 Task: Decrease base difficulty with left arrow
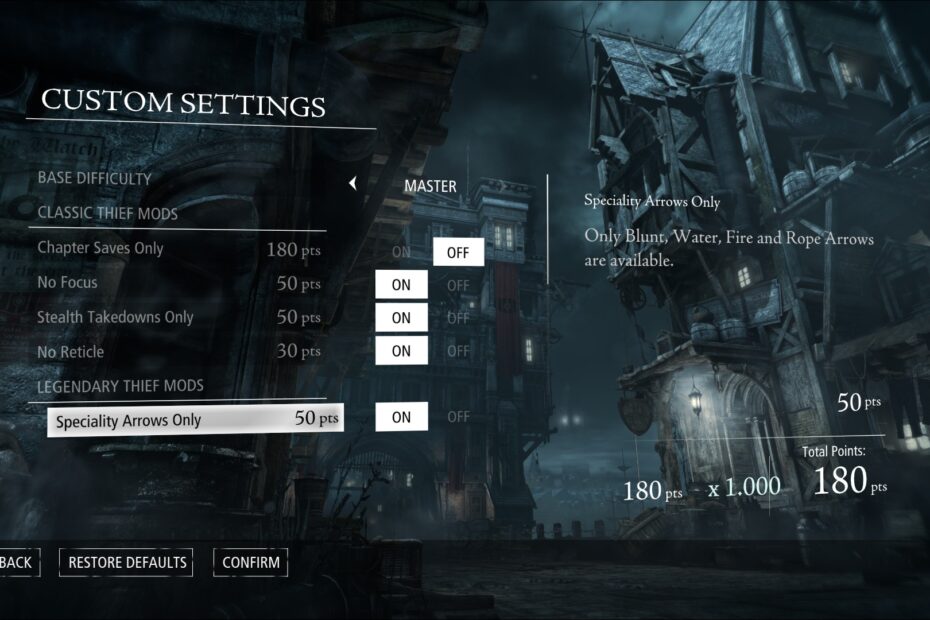[x=352, y=184]
